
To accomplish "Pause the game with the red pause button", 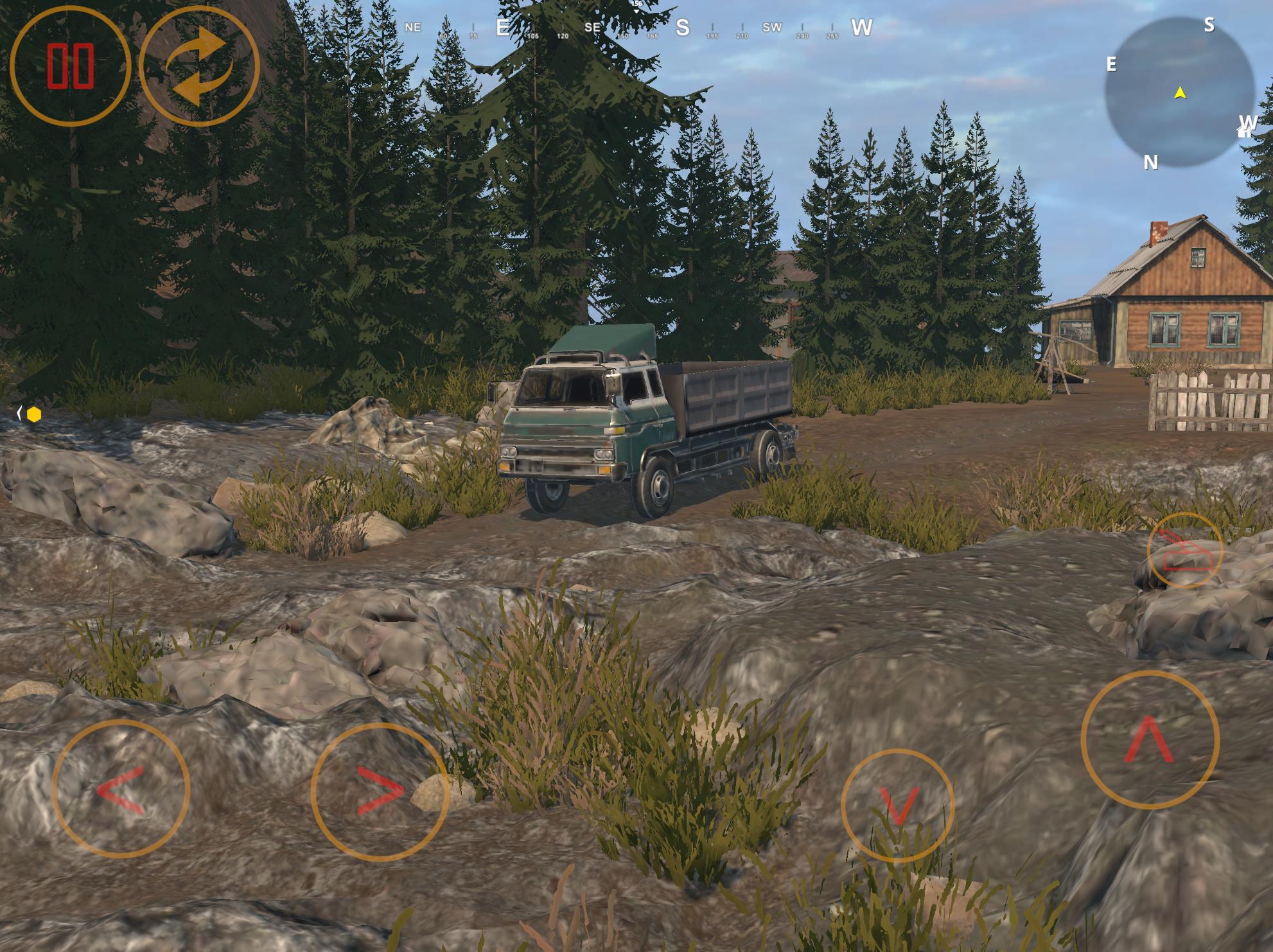I will (x=70, y=66).
